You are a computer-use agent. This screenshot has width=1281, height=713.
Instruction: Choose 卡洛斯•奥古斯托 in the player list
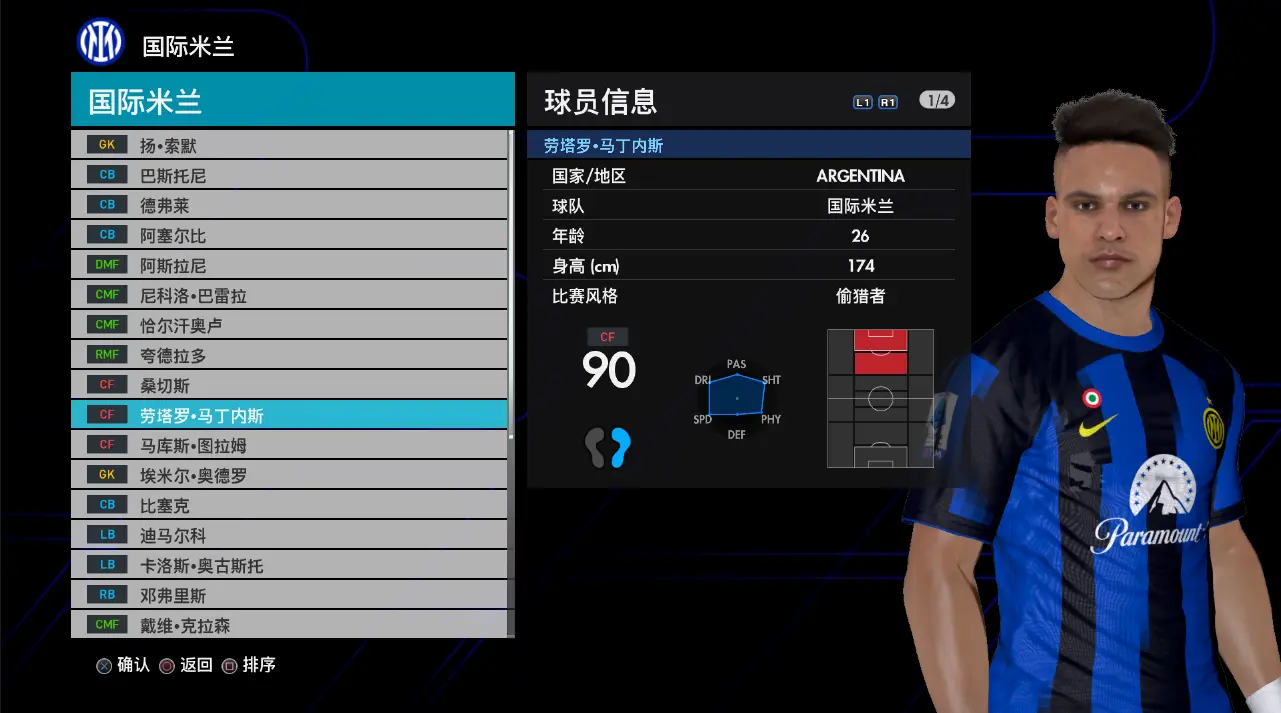[289, 565]
